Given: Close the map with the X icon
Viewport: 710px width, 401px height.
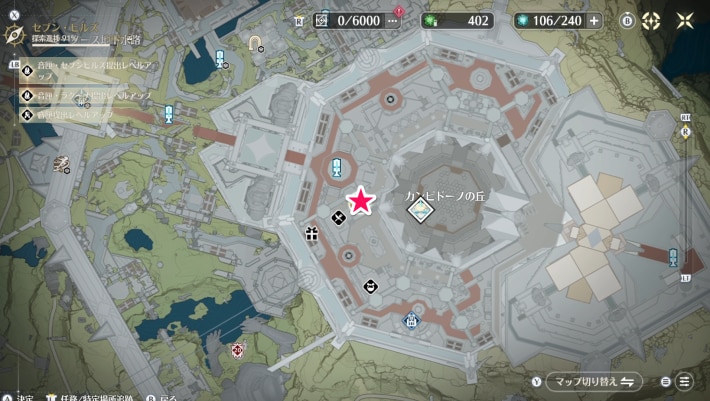Looking at the screenshot, I should (x=685, y=20).
